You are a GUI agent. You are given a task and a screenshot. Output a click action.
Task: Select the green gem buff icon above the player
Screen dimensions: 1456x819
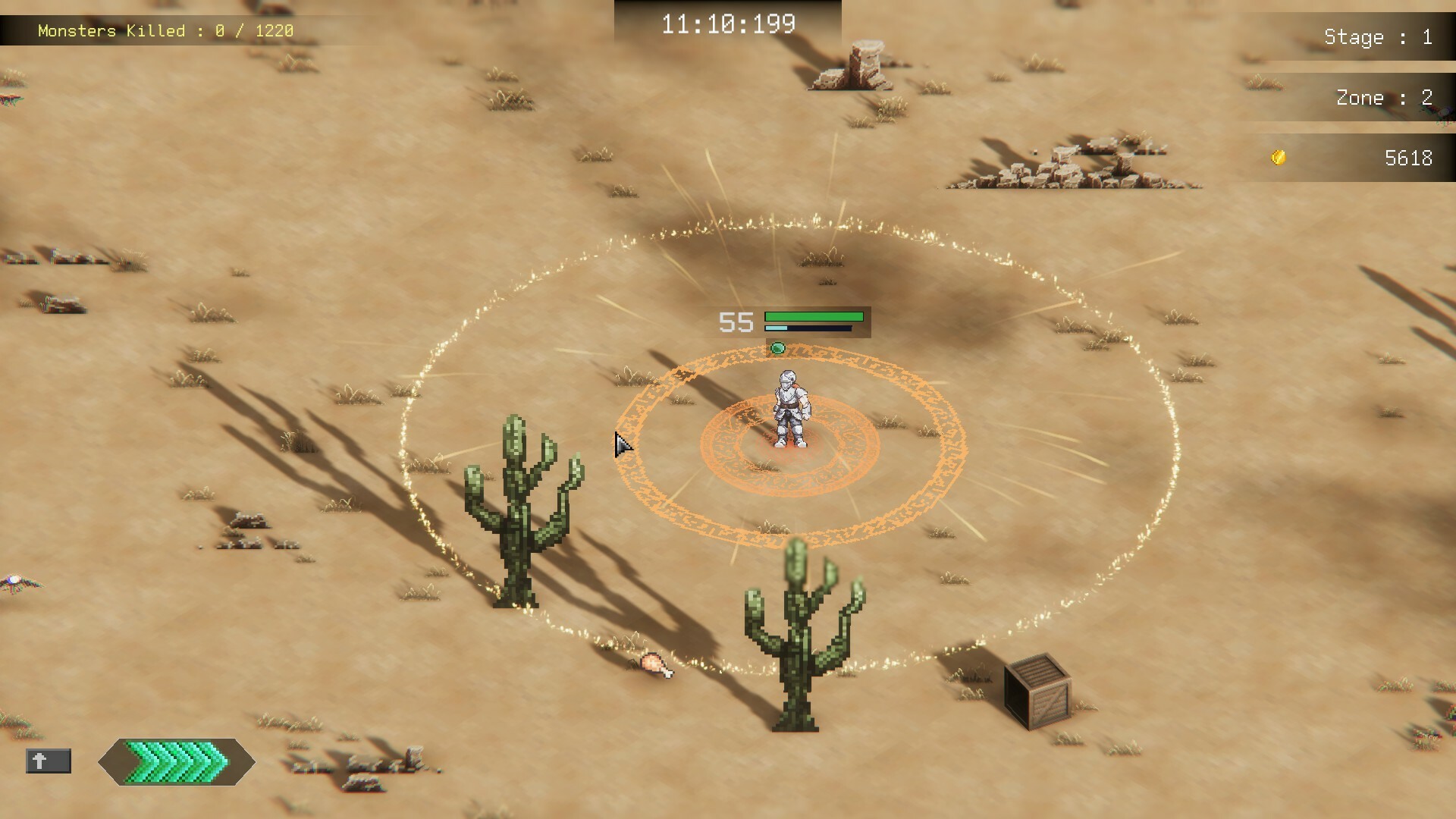[x=778, y=348]
